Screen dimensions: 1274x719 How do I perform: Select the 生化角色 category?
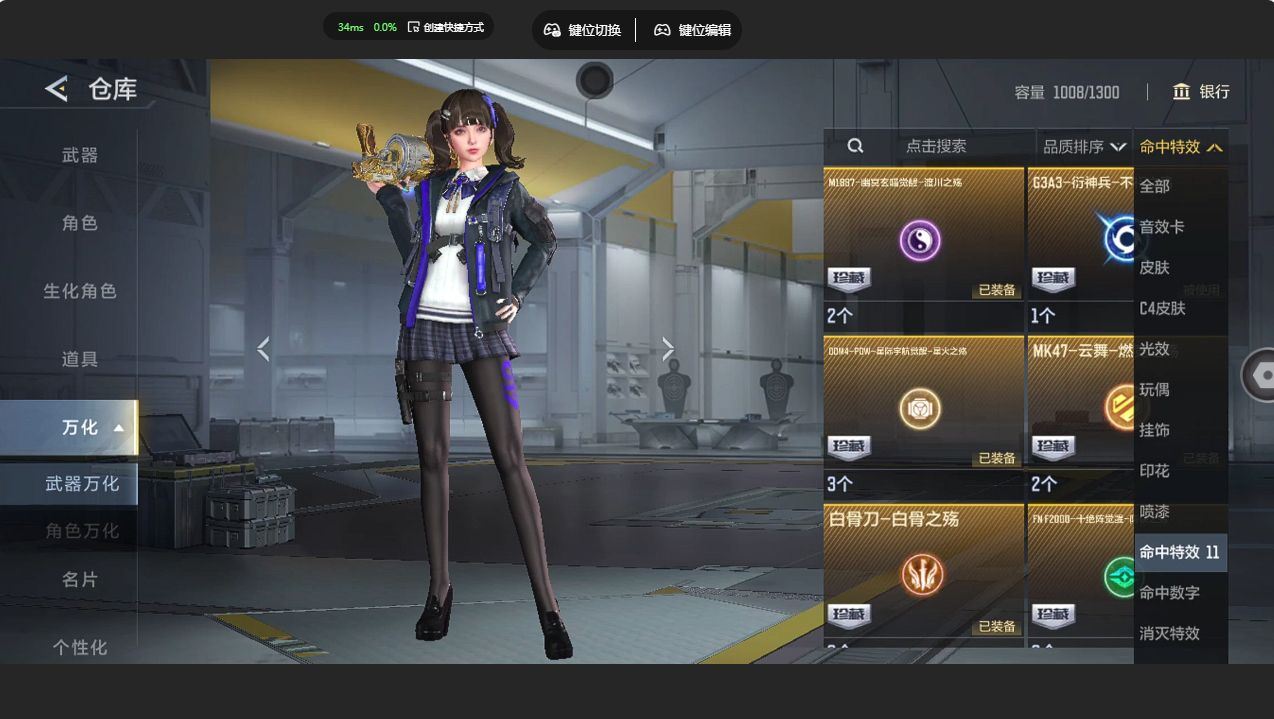click(x=80, y=291)
